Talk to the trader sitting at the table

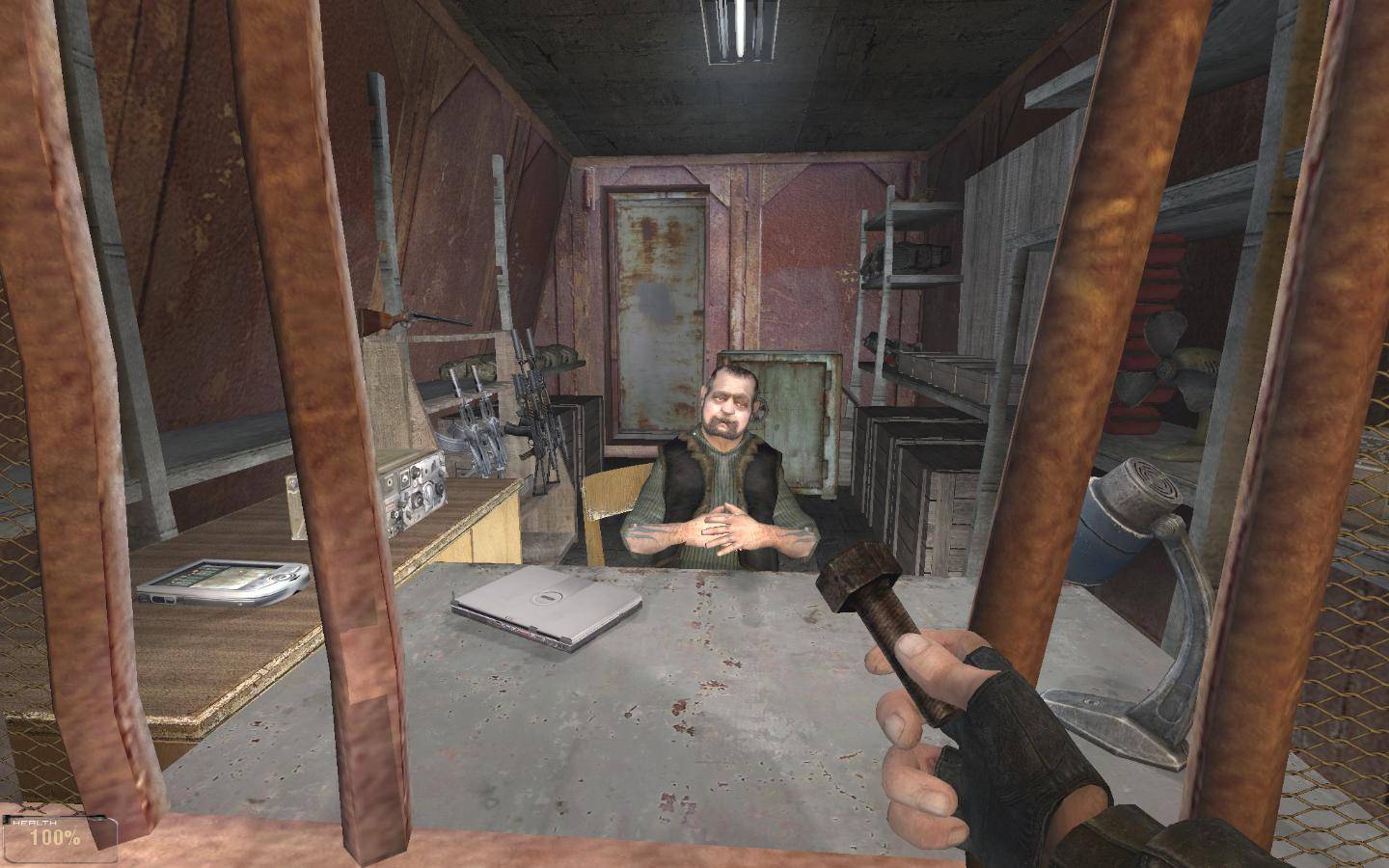pyautogui.click(x=728, y=453)
